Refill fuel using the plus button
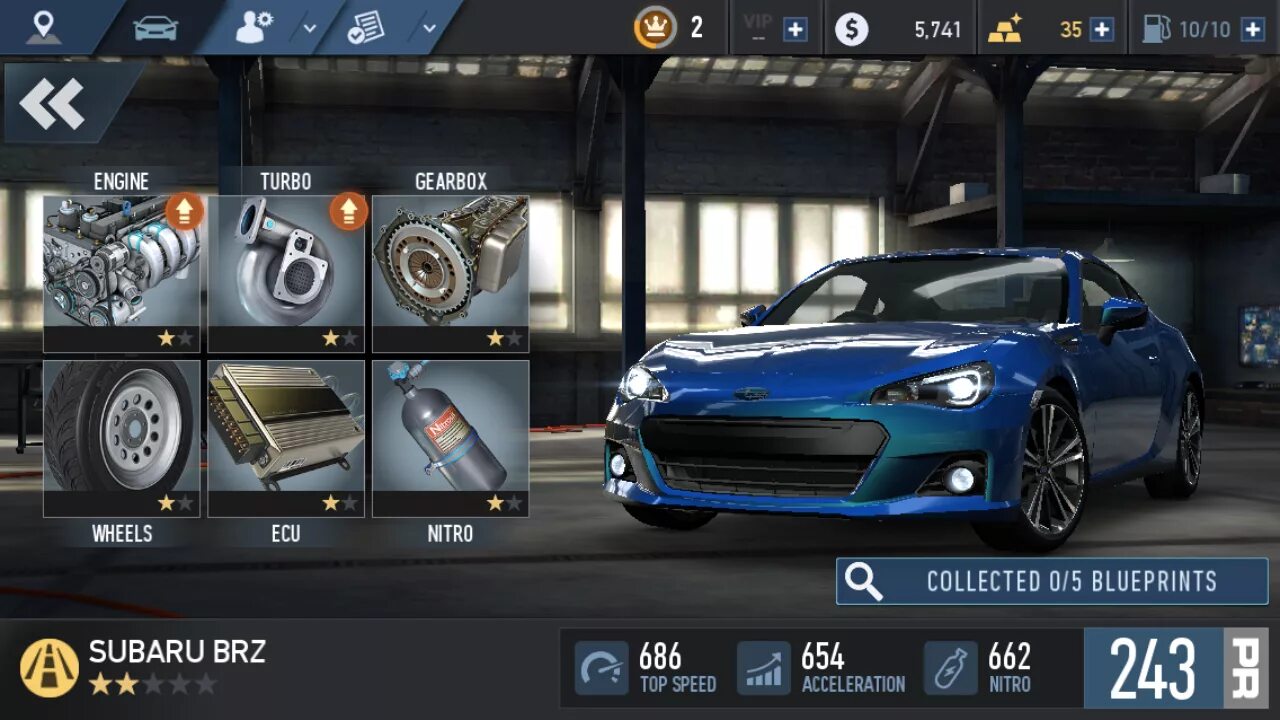Image resolution: width=1280 pixels, height=720 pixels. point(1252,29)
